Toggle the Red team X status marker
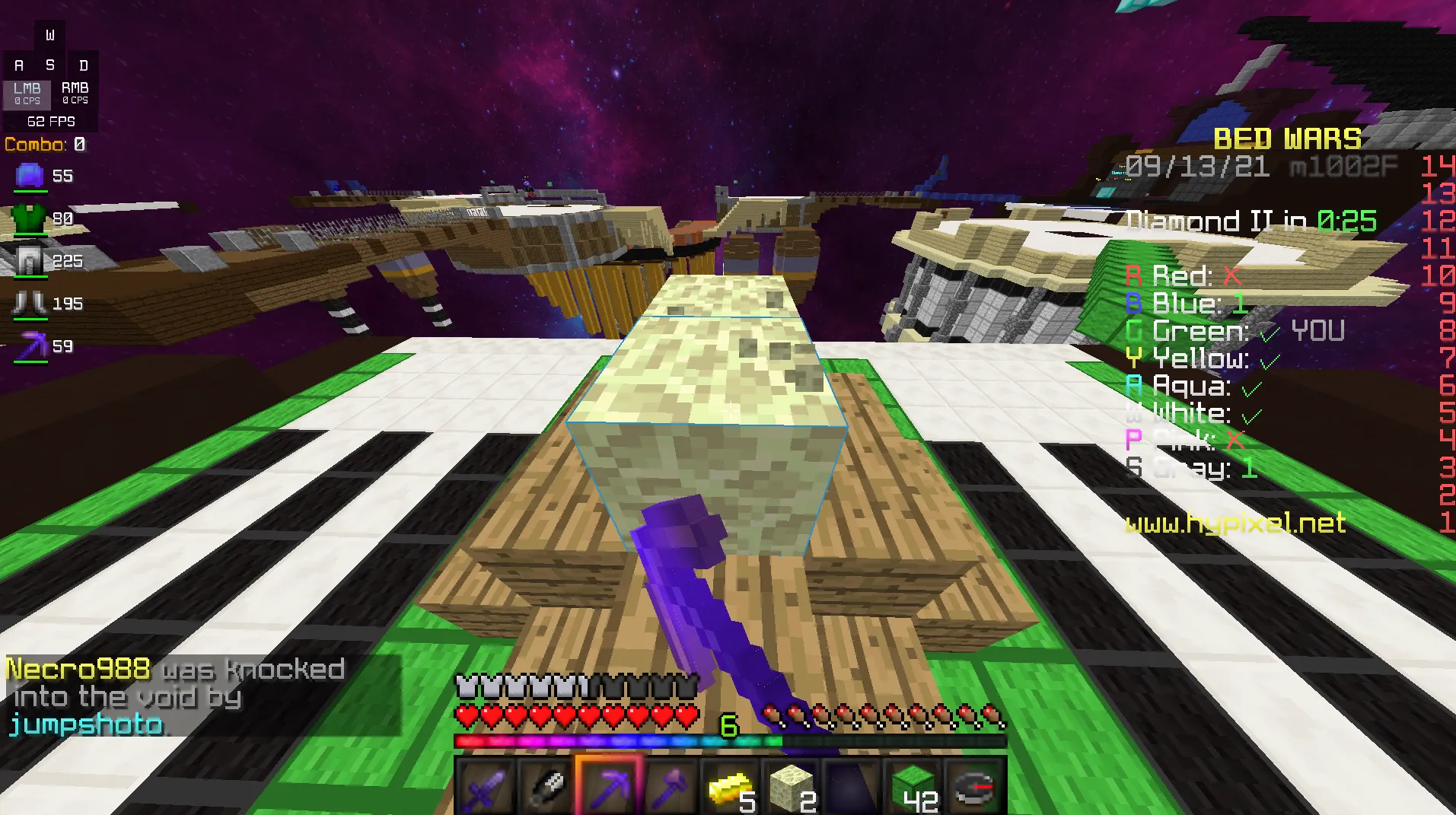Viewport: 1456px width, 815px height. [x=1234, y=275]
